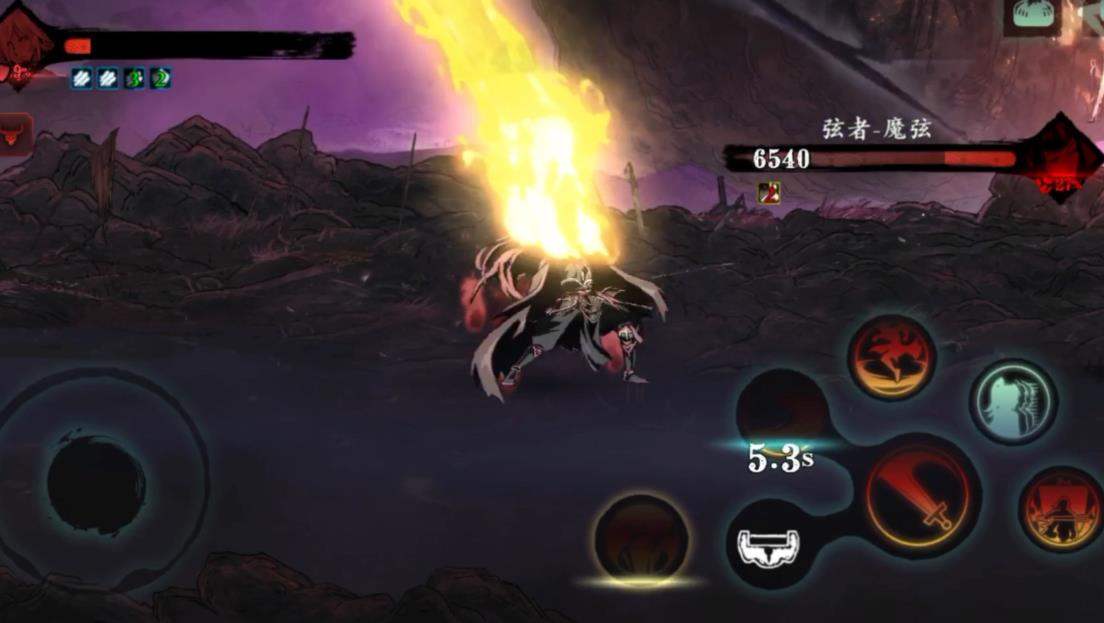
Task: Select the skill on 5.3s cooldown
Action: coord(781,411)
